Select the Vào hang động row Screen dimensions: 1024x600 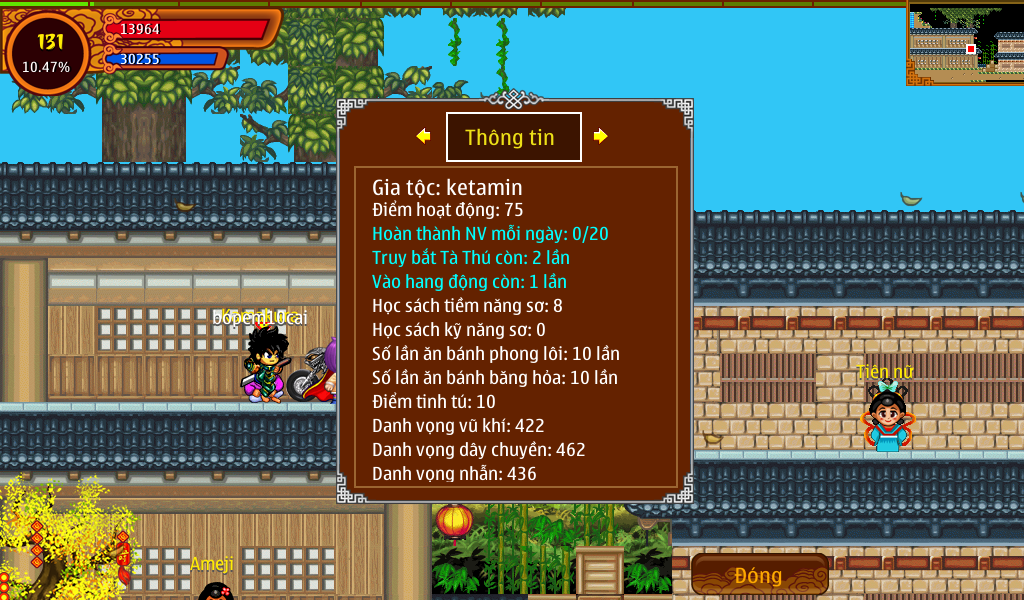(469, 282)
